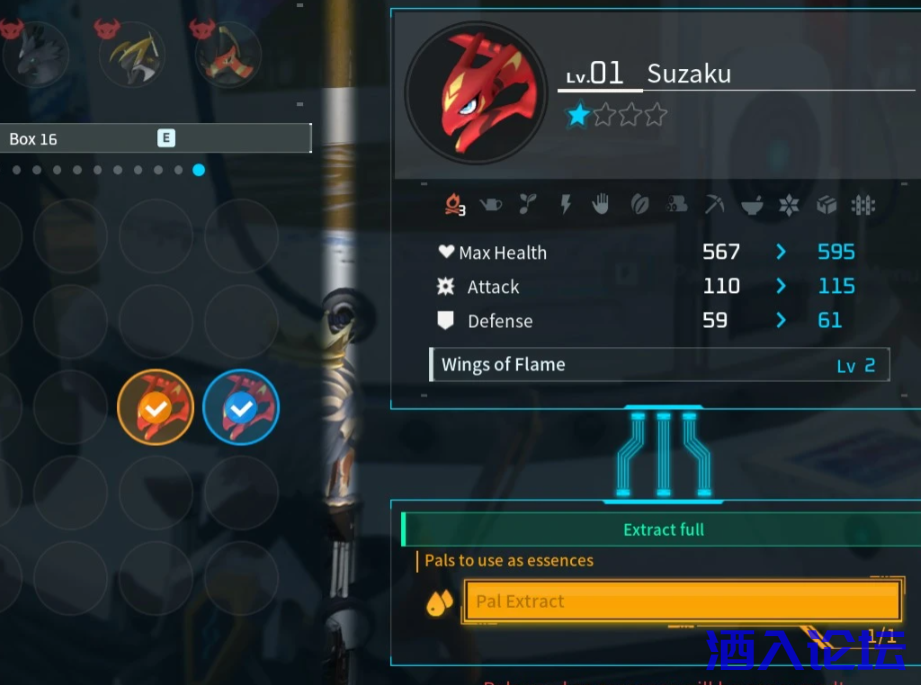This screenshot has width=921, height=685.
Task: Select the blue-checked Suzaku in the box
Action: [241, 407]
